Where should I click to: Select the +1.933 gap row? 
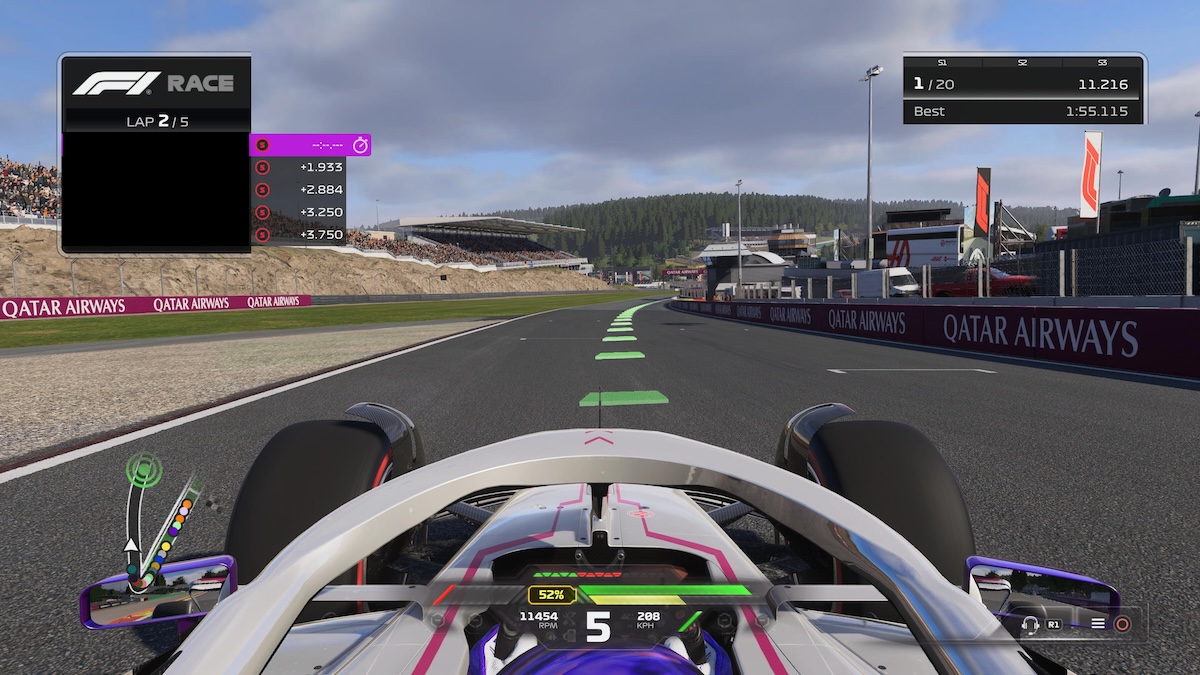pyautogui.click(x=298, y=167)
